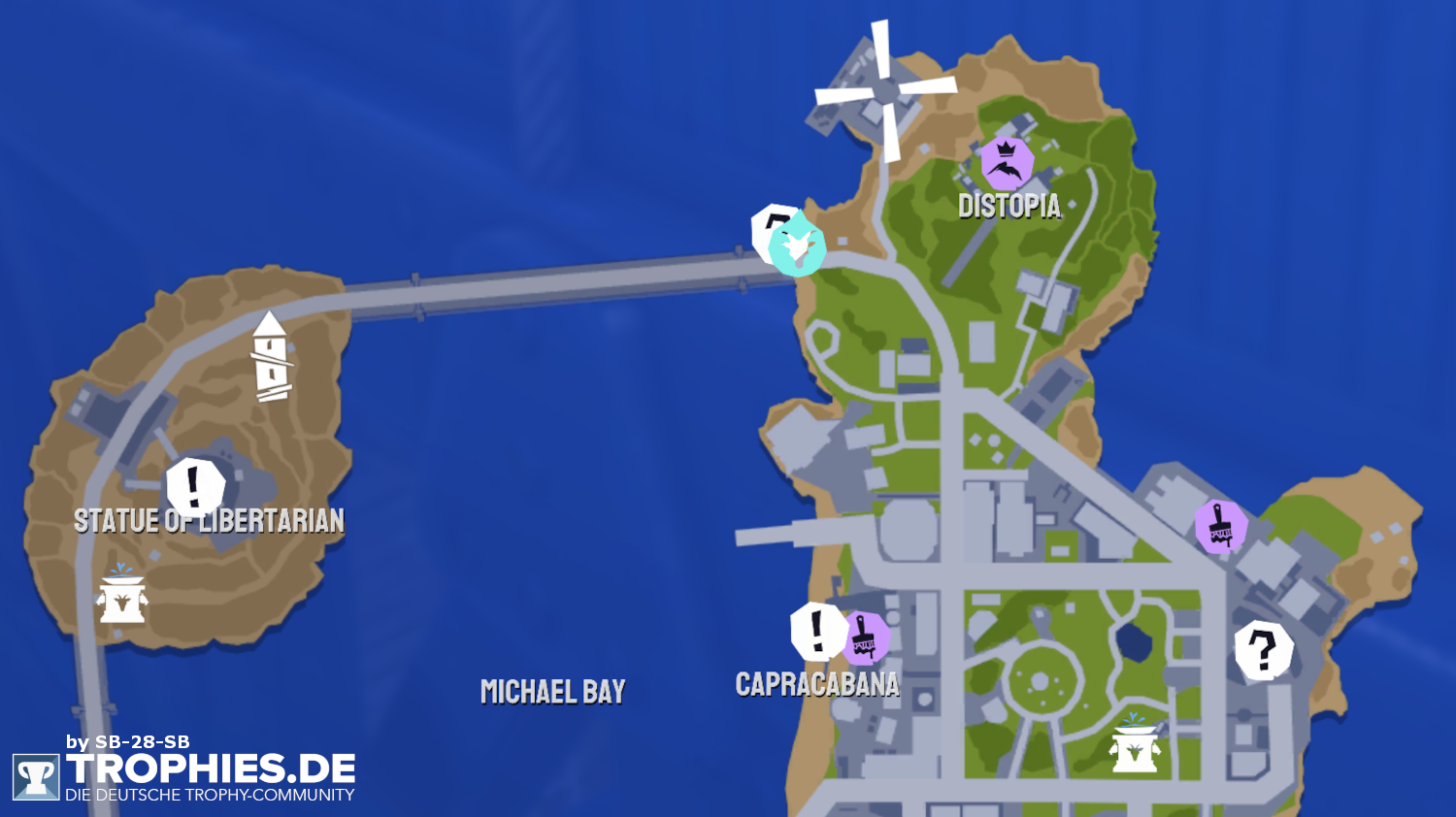The height and width of the screenshot is (817, 1456).
Task: Choose the exclamation marker above Capracabana
Action: click(817, 631)
